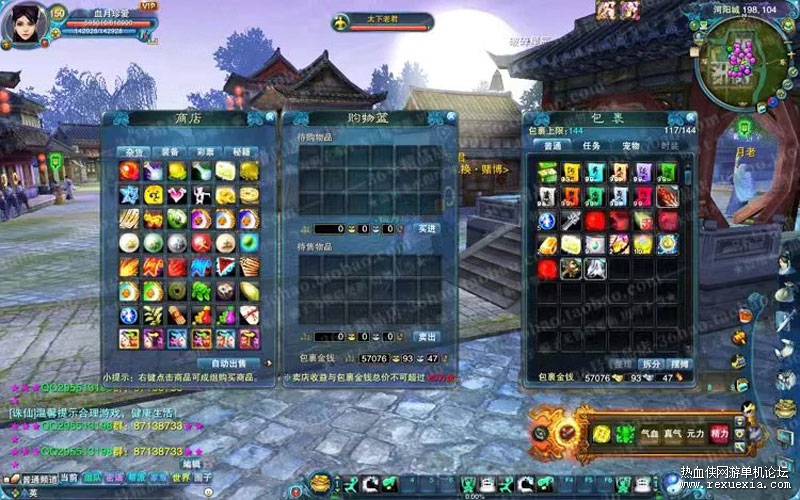800x500 pixels.
Task: Sell items with the 卖出 button
Action: pyautogui.click(x=427, y=337)
